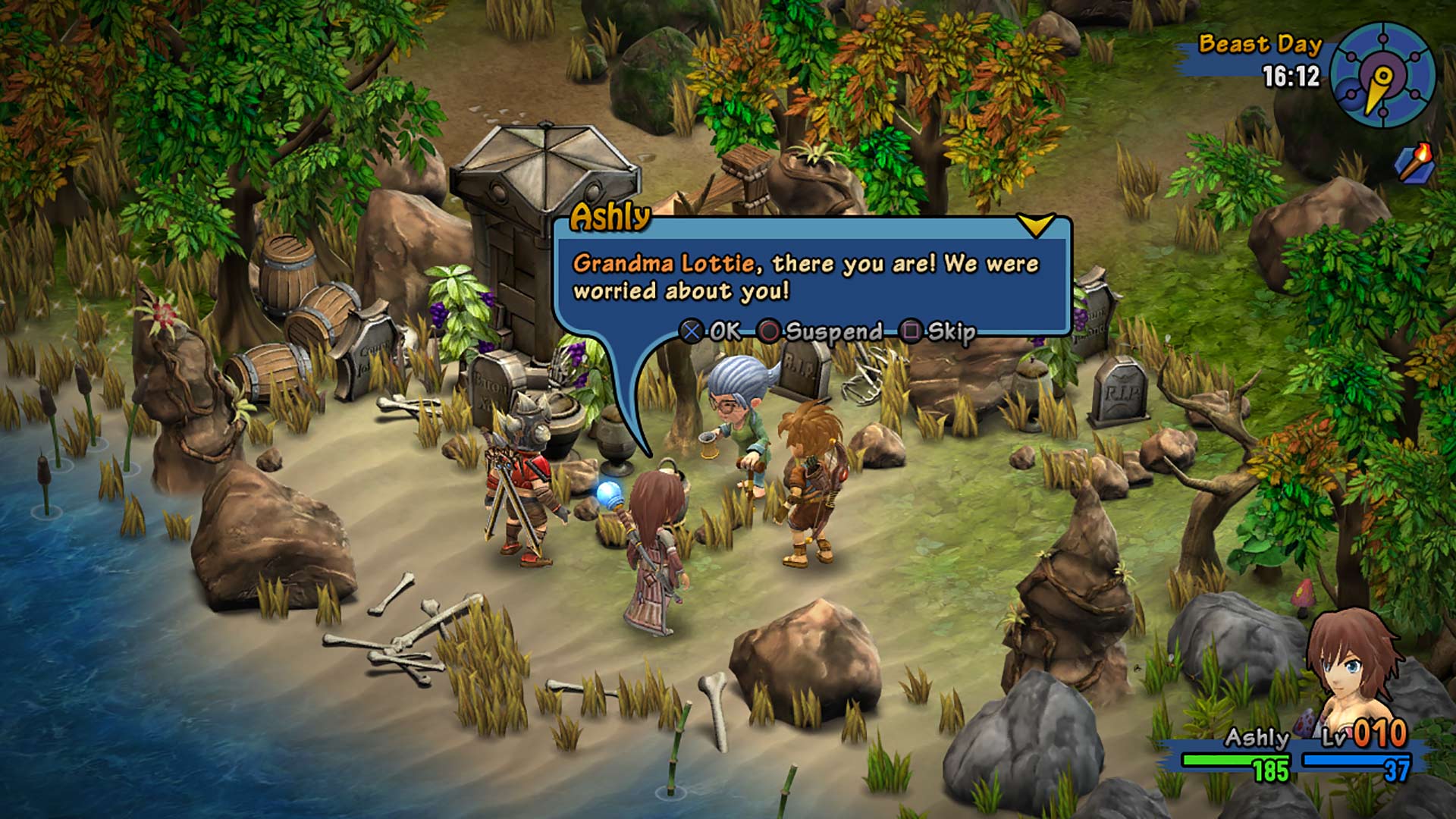
Task: Click the yellow continue arrow on the dialog
Action: [1037, 223]
